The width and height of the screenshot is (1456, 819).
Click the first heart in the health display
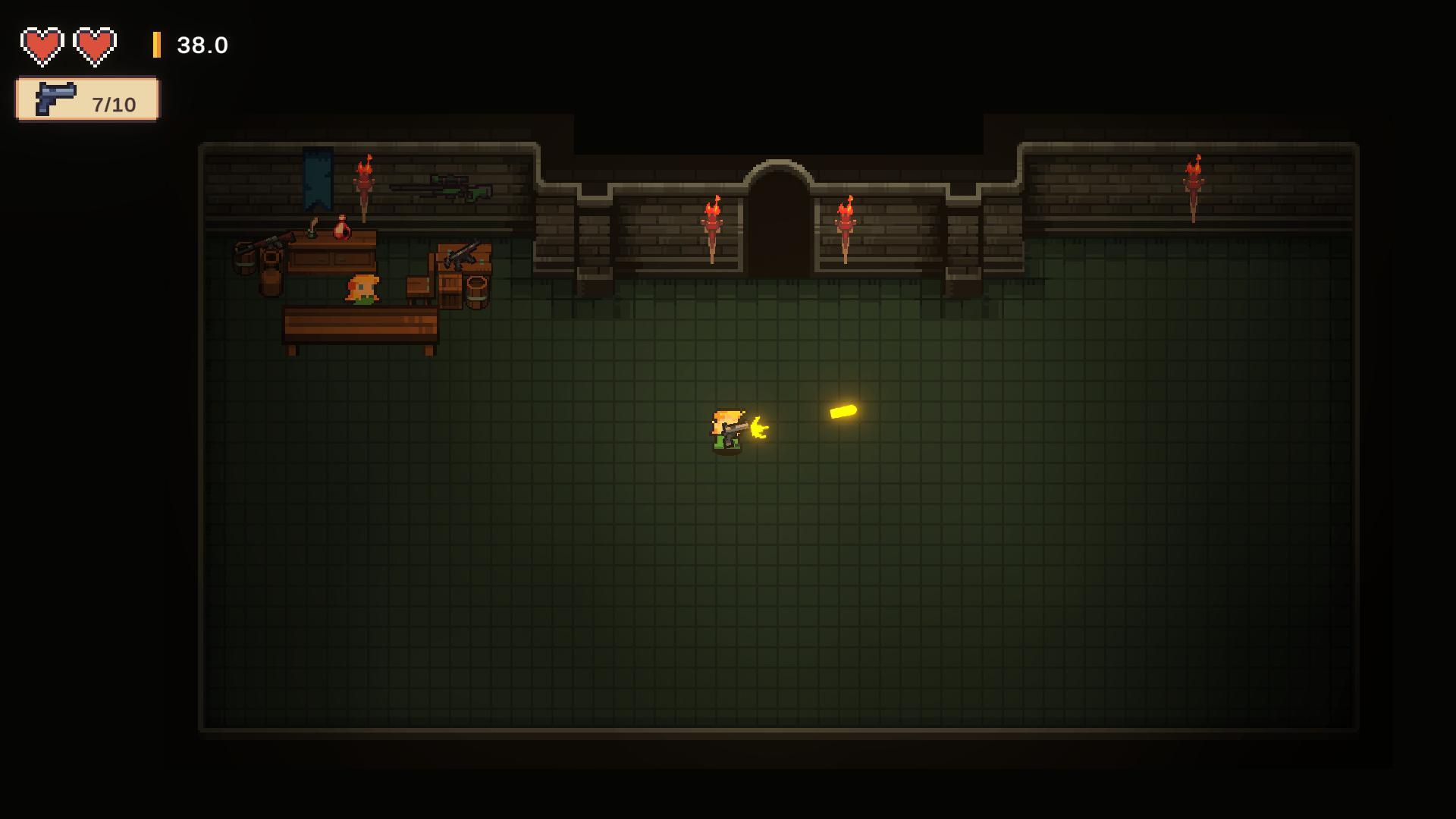click(x=42, y=44)
